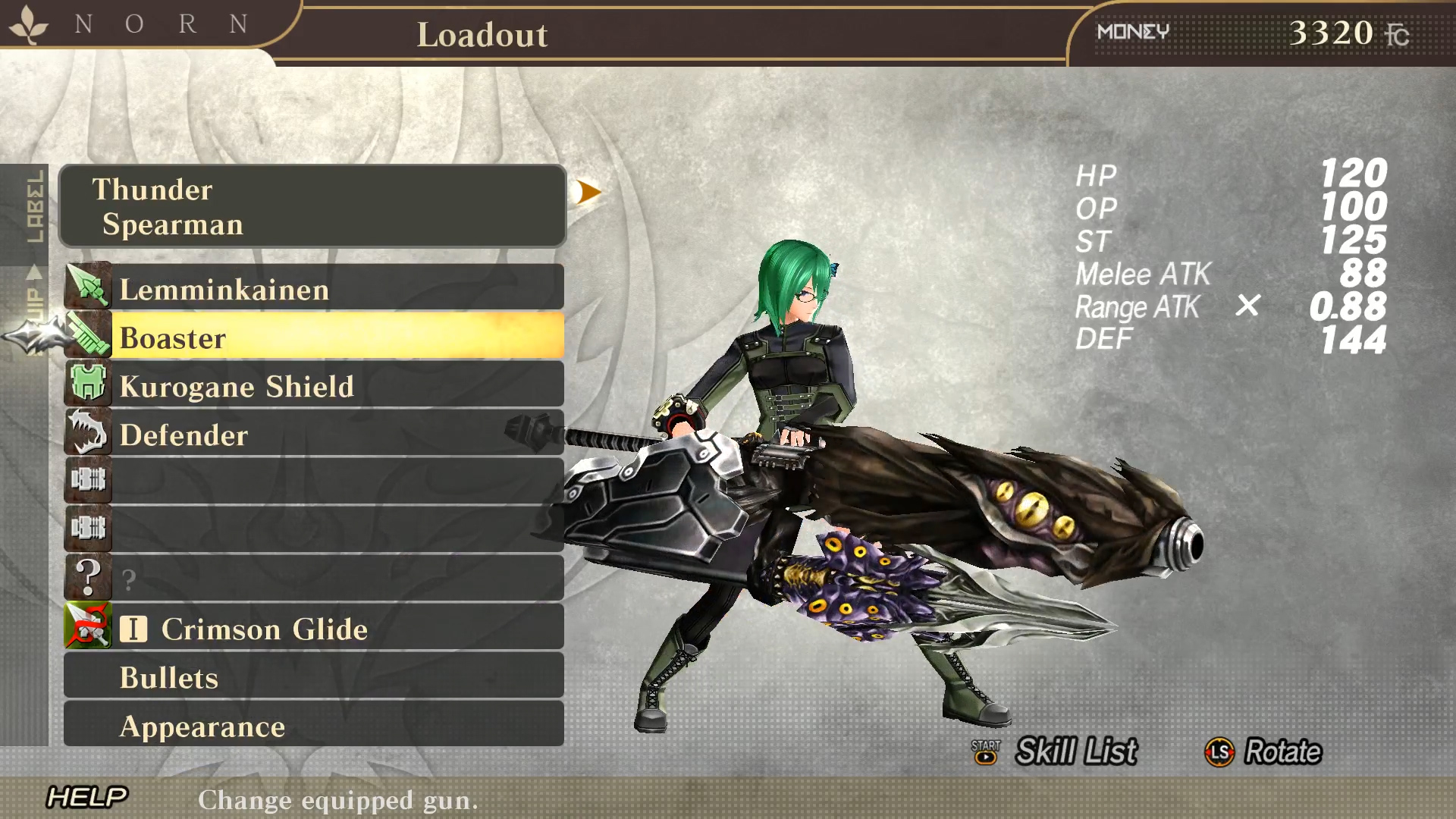The image size is (1456, 819).
Task: Choose the Defender control unit row
Action: [314, 435]
